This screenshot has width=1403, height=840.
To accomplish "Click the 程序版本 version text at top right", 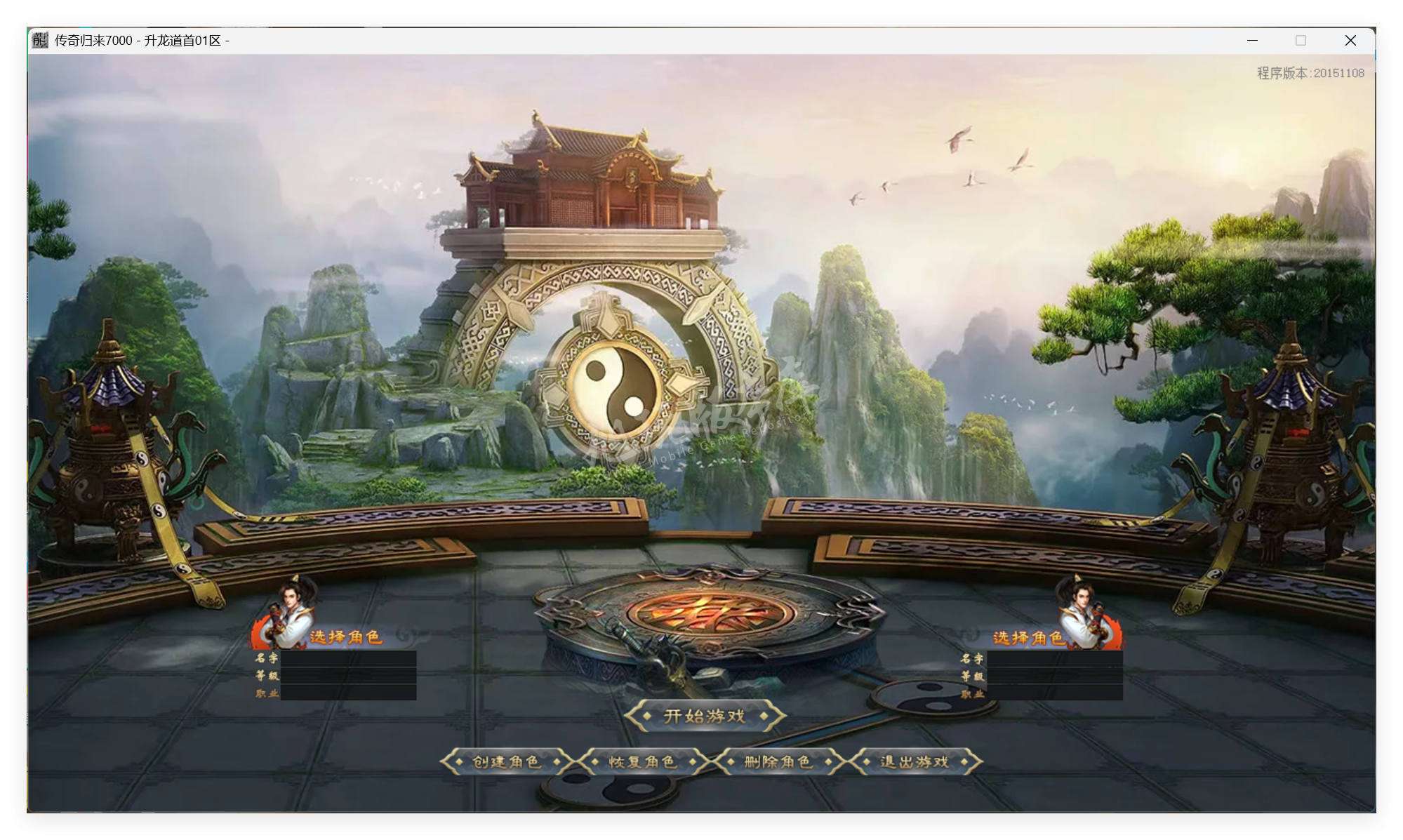I will pos(1310,72).
